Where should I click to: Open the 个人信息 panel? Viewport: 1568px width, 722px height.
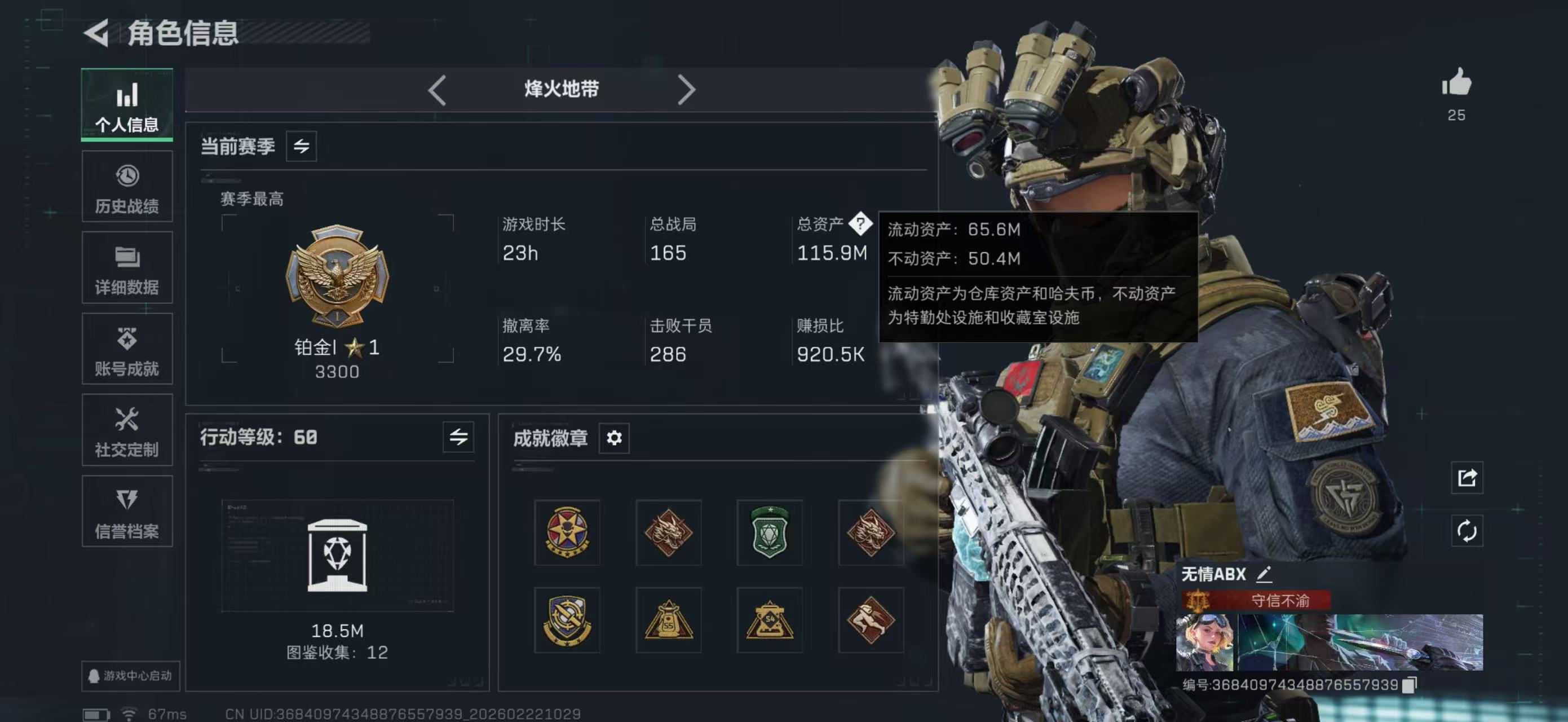(x=127, y=105)
